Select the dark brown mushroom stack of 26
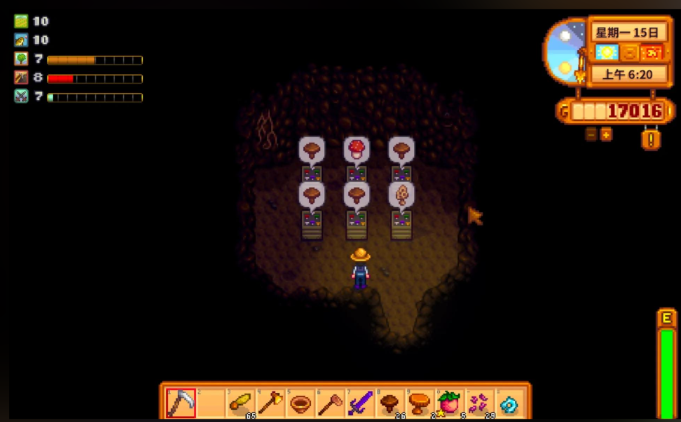681x422 pixels. (x=390, y=402)
